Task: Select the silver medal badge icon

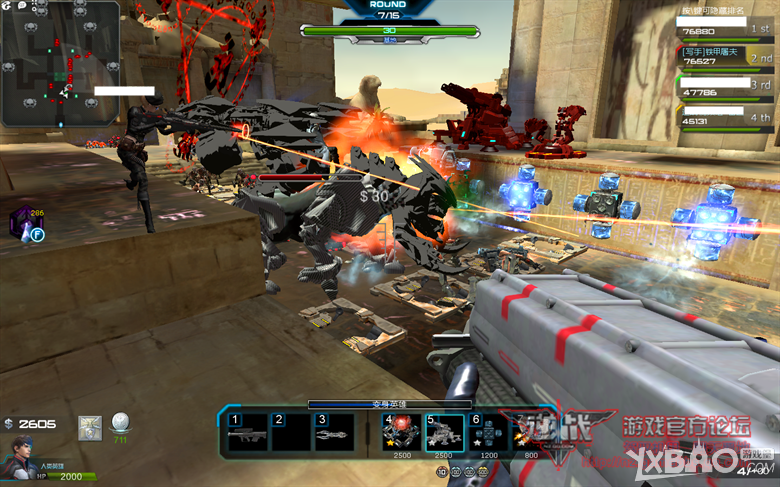Action: tap(90, 427)
